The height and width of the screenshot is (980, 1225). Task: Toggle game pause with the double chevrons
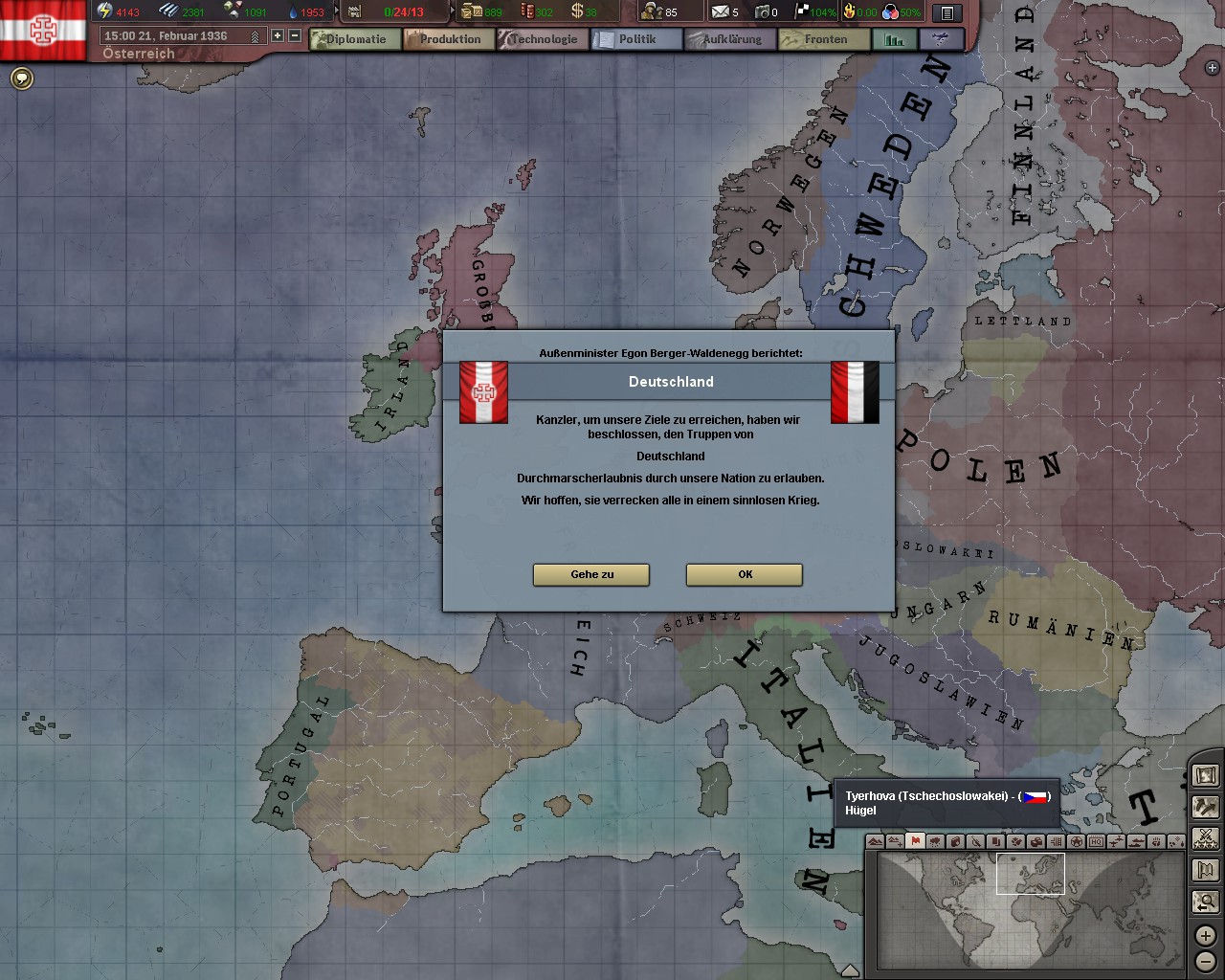tap(256, 34)
